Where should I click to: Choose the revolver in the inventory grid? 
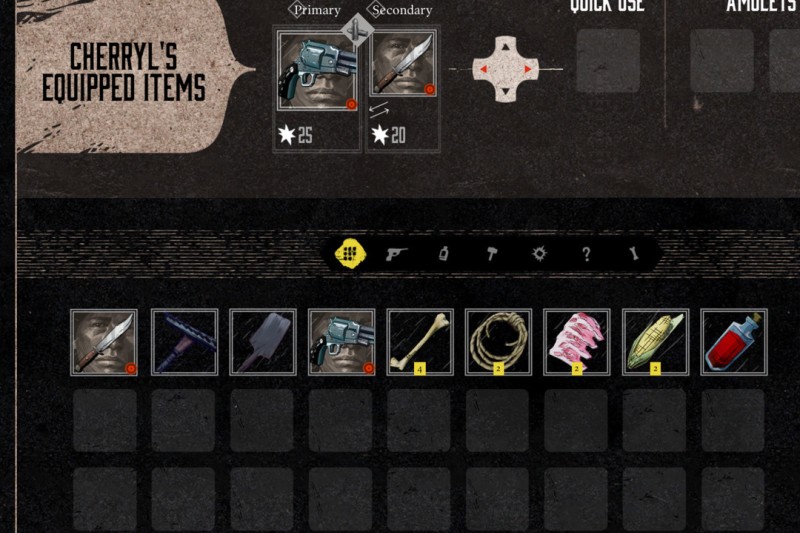pos(342,342)
